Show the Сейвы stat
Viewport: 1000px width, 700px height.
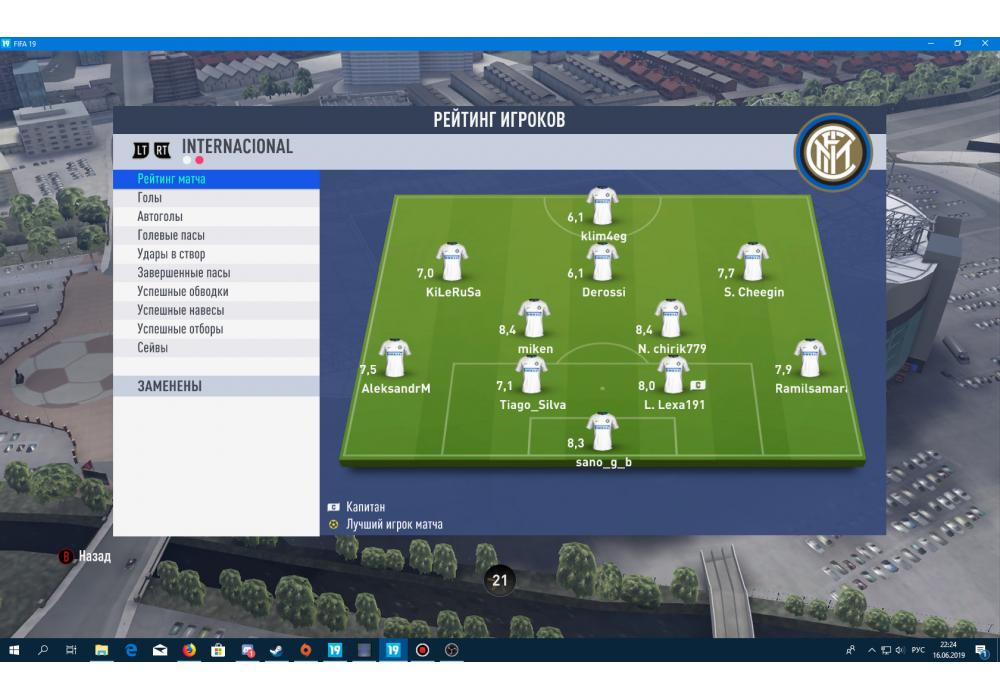pos(216,348)
